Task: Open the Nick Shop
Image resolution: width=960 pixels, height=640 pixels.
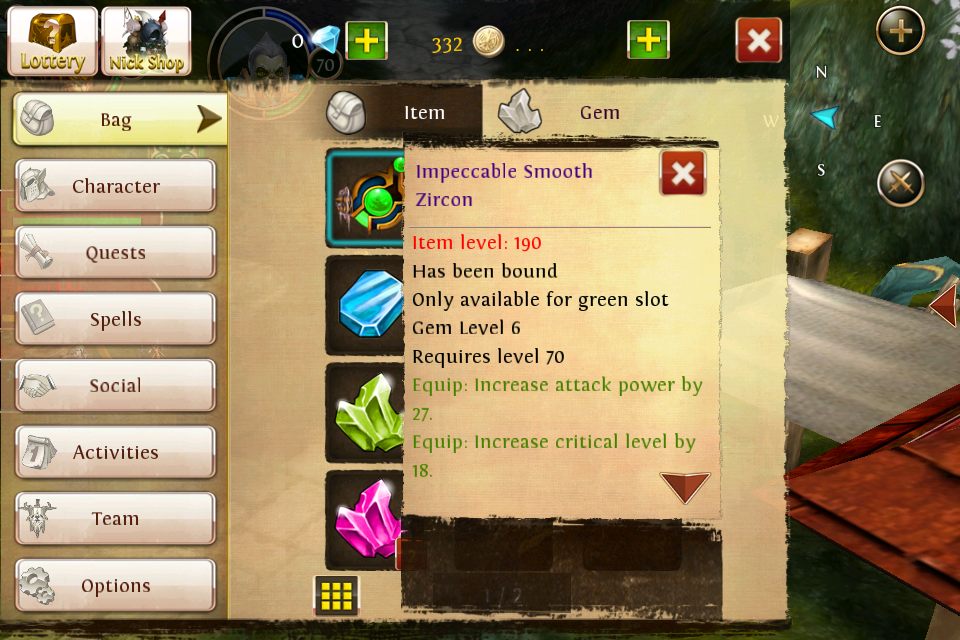Action: (x=146, y=41)
